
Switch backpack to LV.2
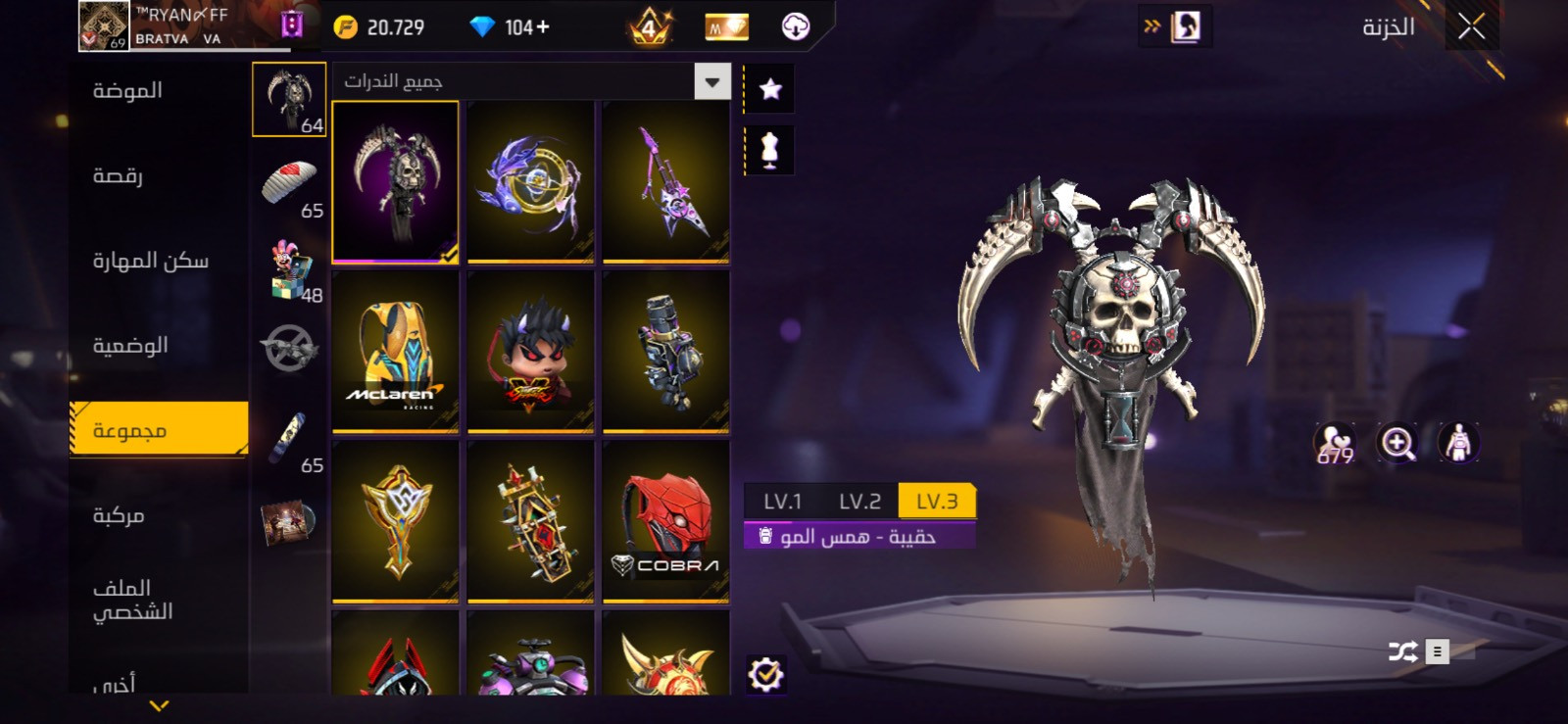click(x=859, y=502)
